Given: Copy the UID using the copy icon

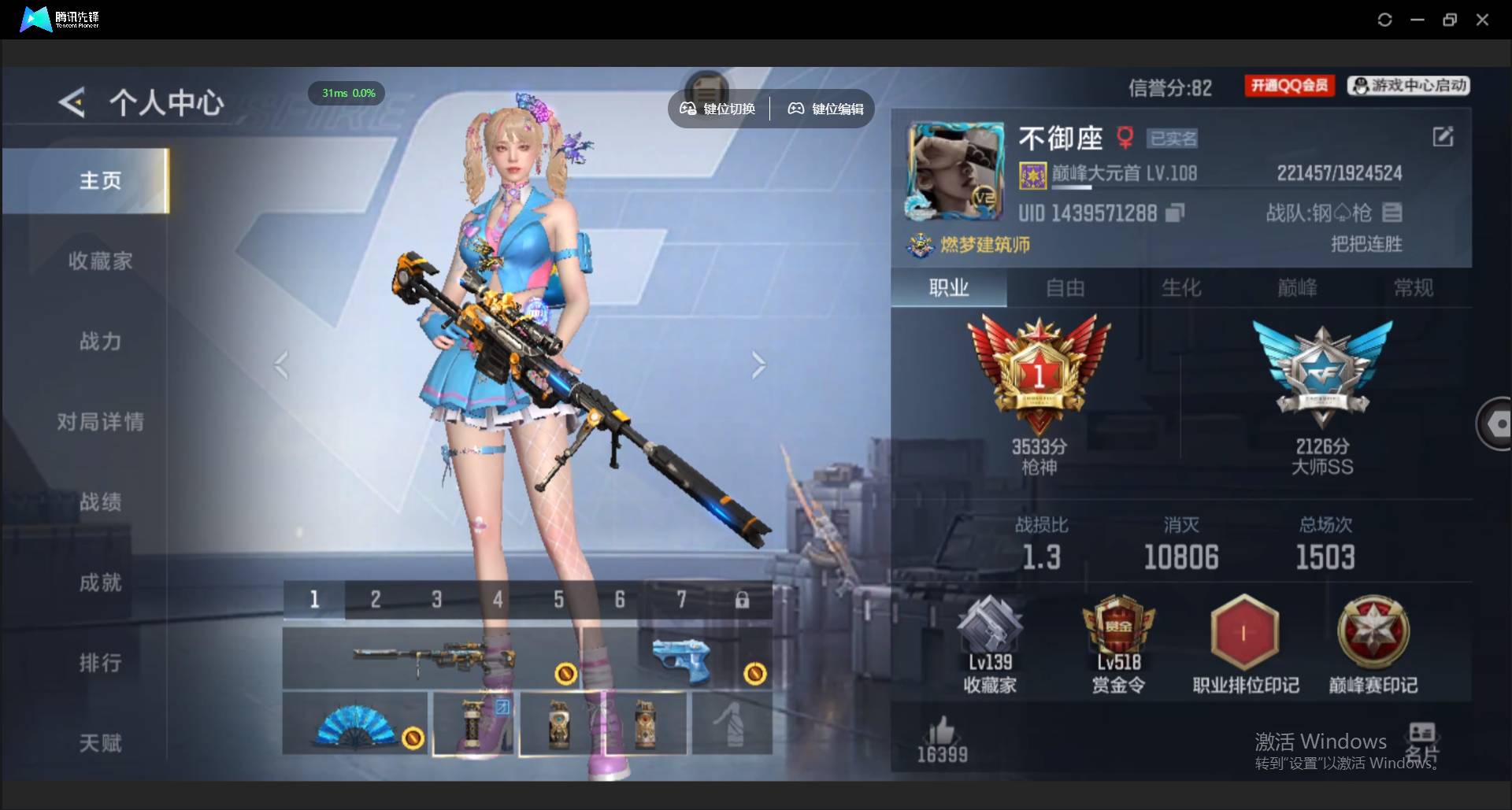Looking at the screenshot, I should (x=1175, y=213).
